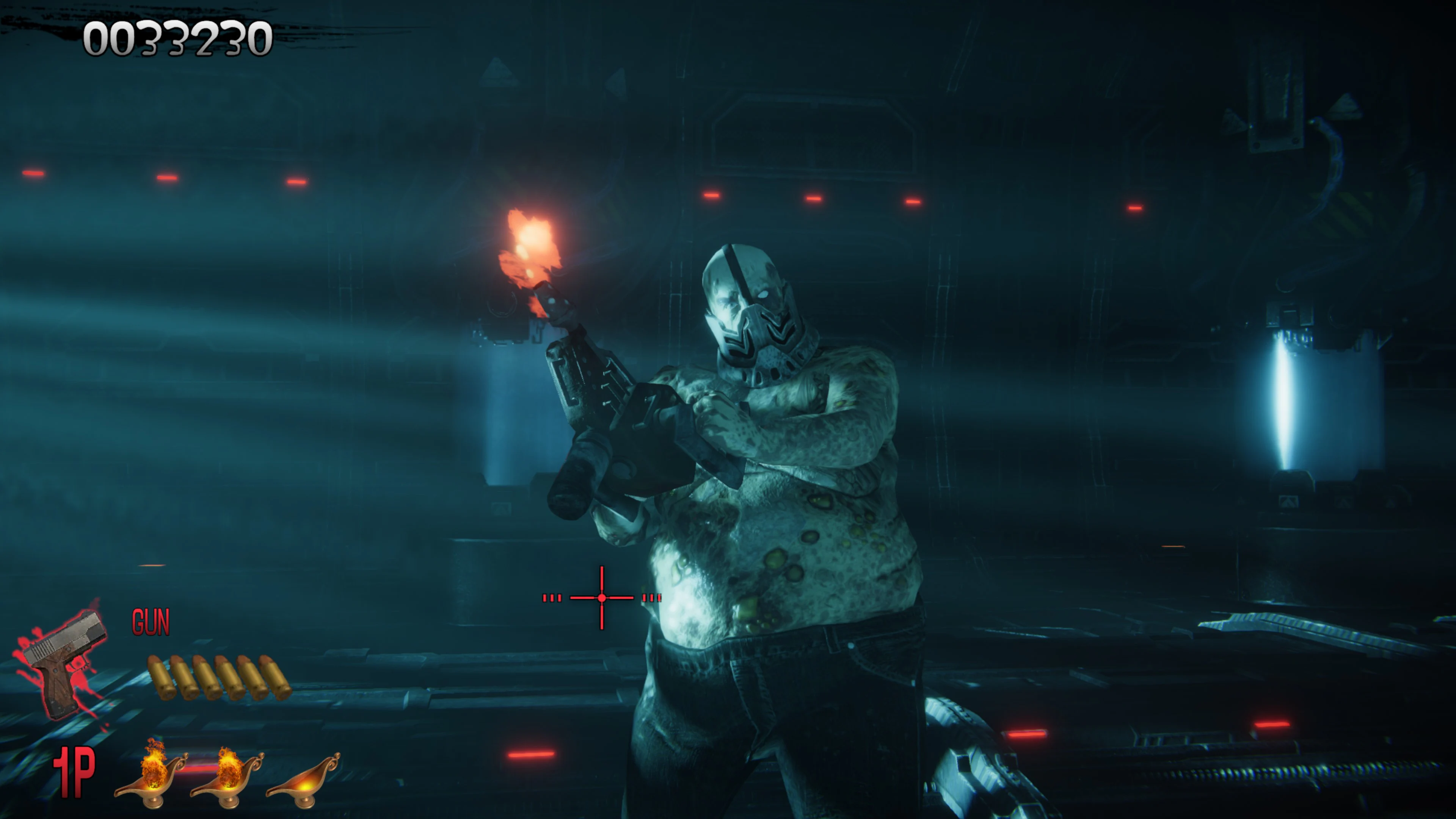Click the GUN weapon label

pos(150,622)
